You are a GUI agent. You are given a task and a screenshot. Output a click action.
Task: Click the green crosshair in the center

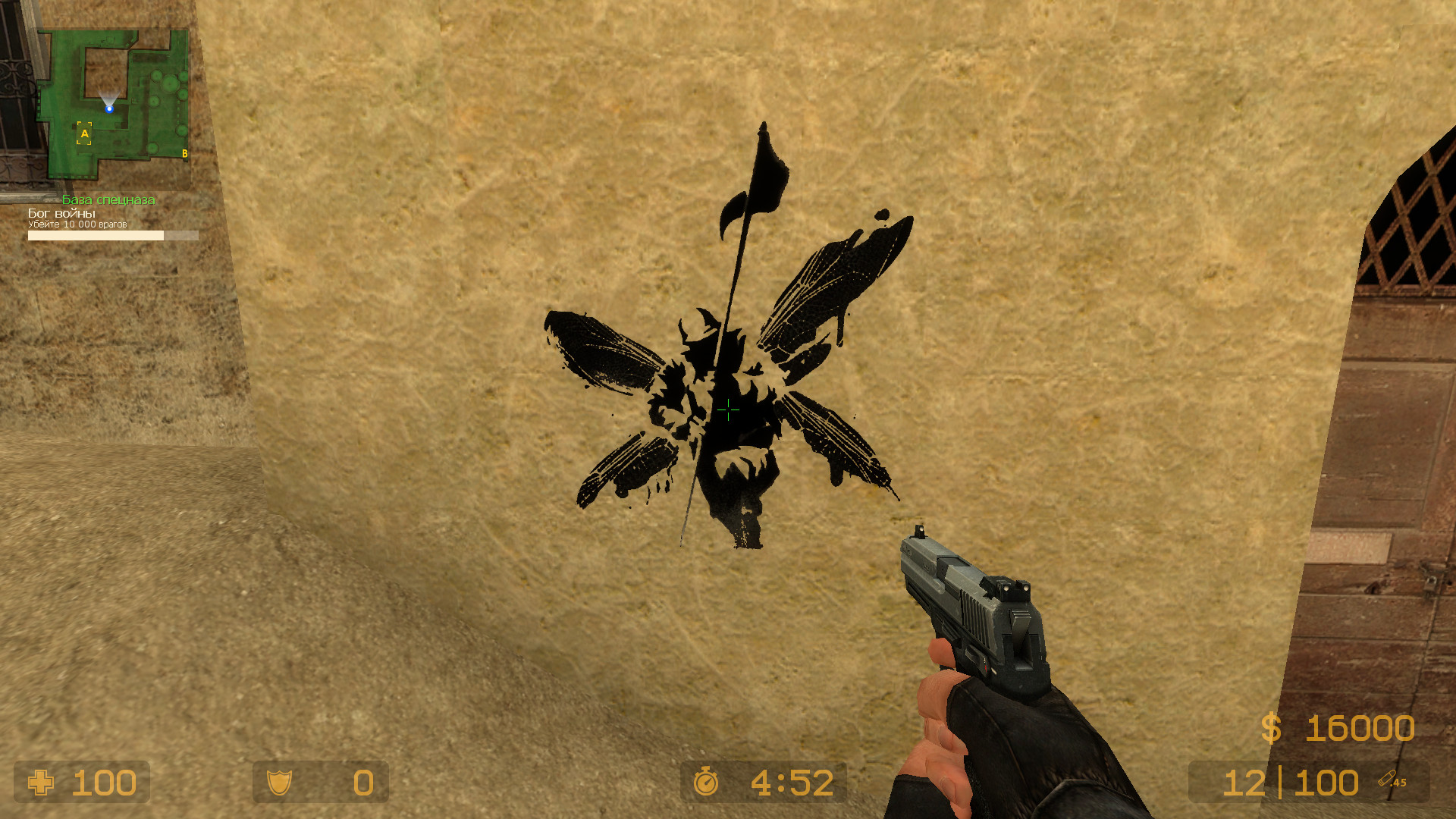(x=727, y=409)
